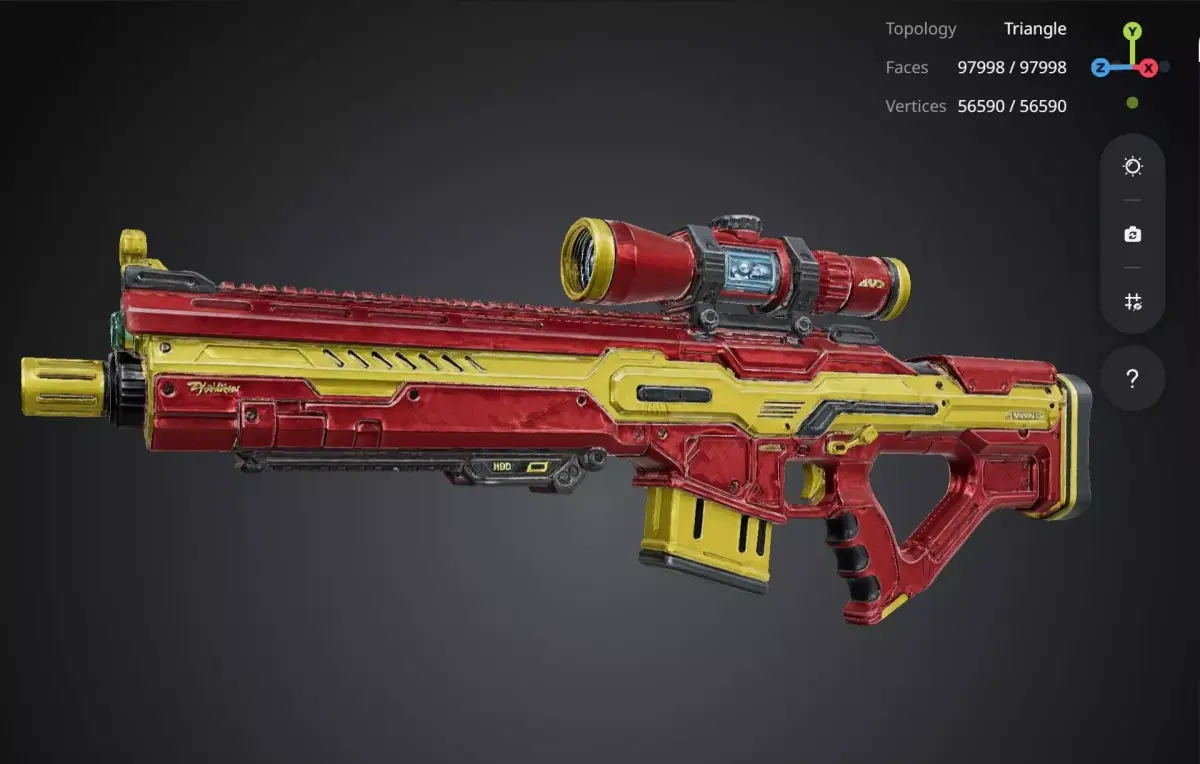This screenshot has width=1200, height=764.
Task: Toggle the grid visibility icon
Action: (1132, 301)
